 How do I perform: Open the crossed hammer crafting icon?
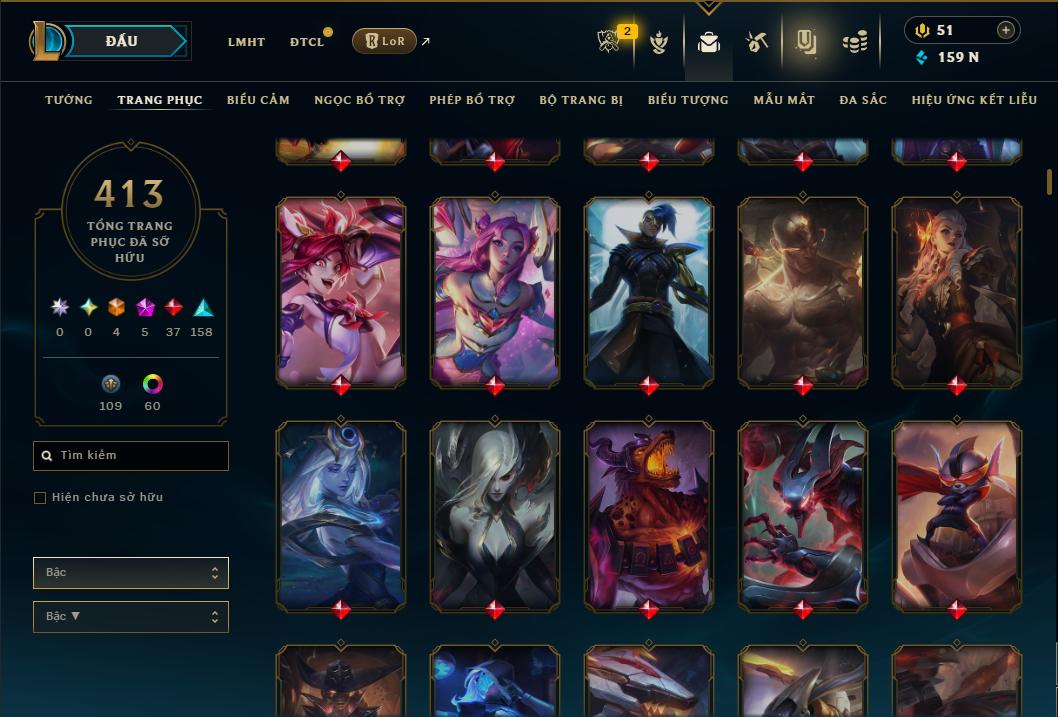pyautogui.click(x=757, y=42)
